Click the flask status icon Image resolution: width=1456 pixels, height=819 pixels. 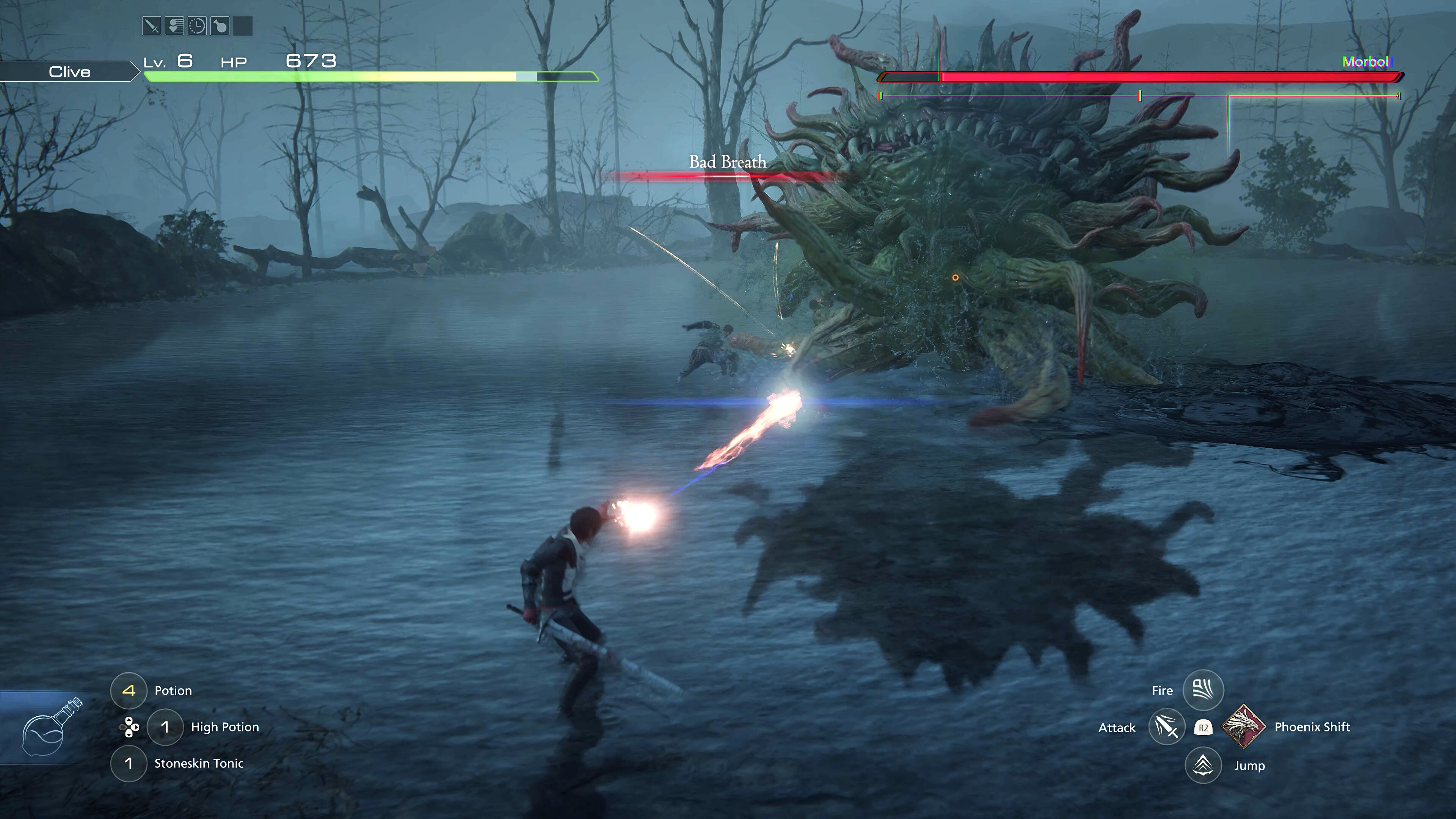point(219,26)
